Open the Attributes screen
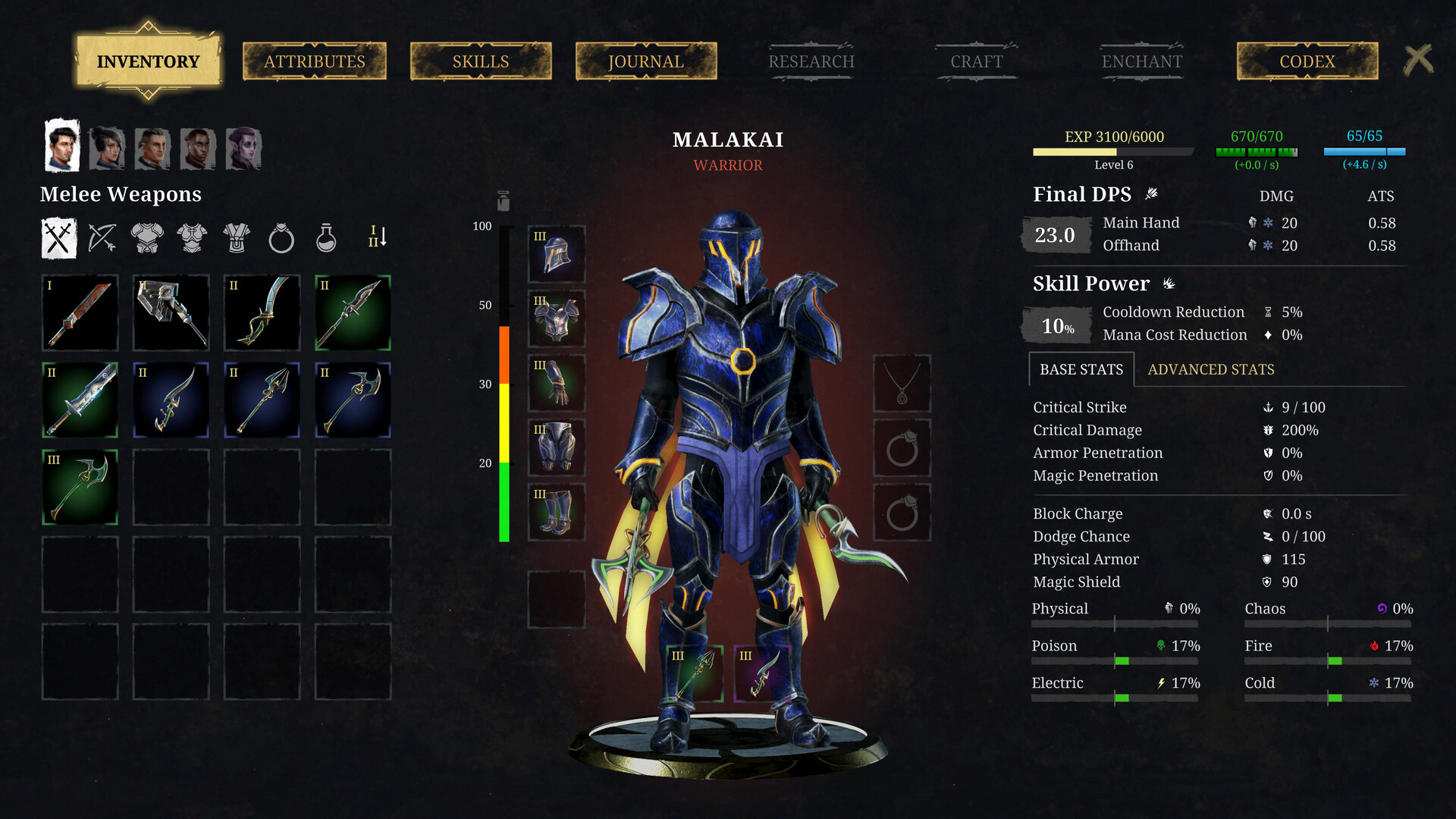Screen dimensions: 1456x819 coord(314,61)
